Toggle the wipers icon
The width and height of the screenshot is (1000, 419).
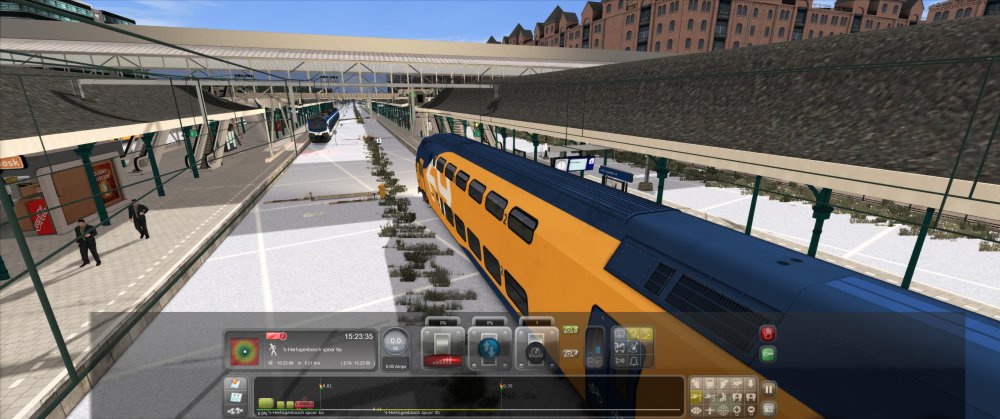click(x=646, y=335)
